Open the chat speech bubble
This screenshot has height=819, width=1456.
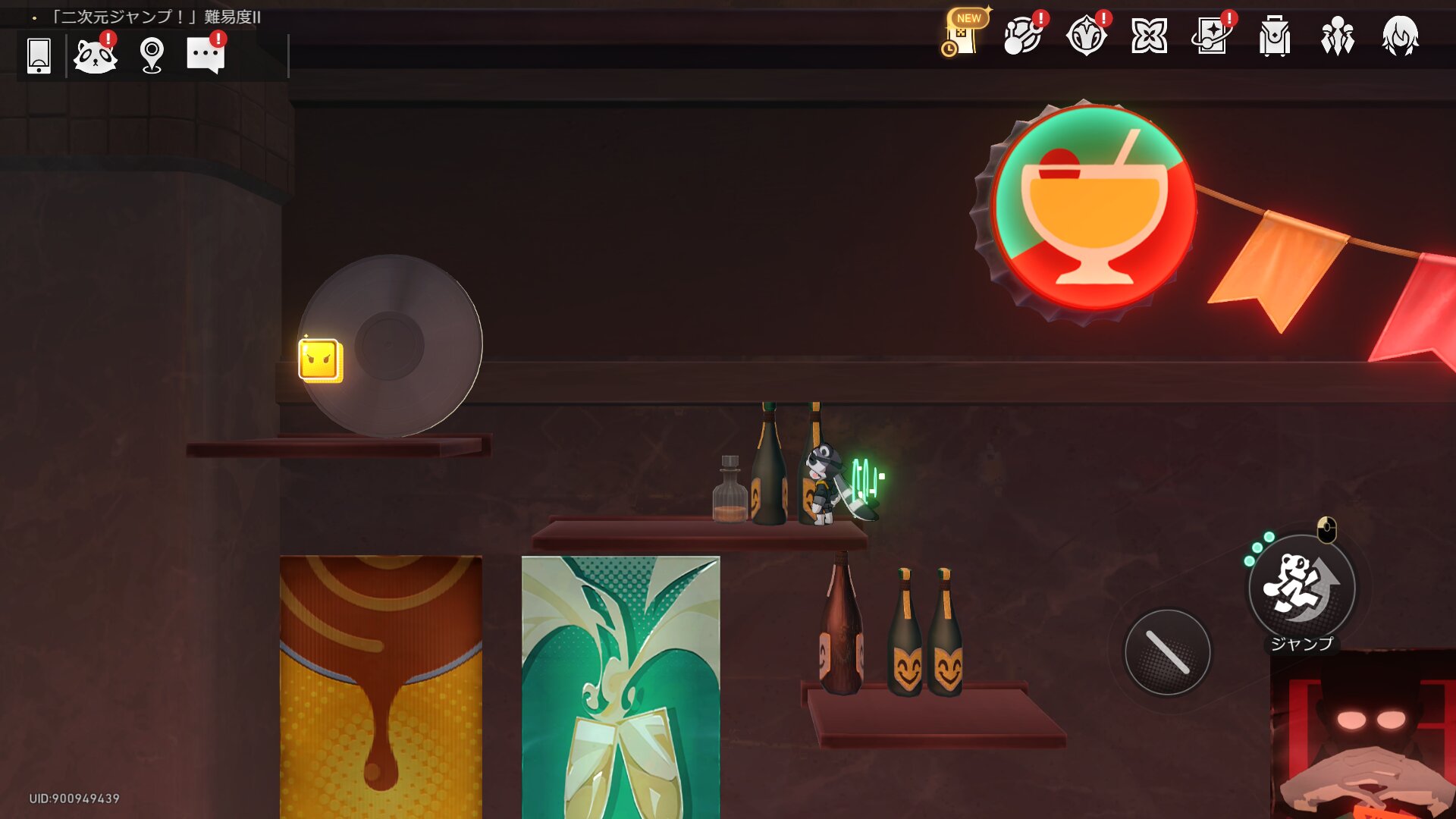(x=206, y=55)
